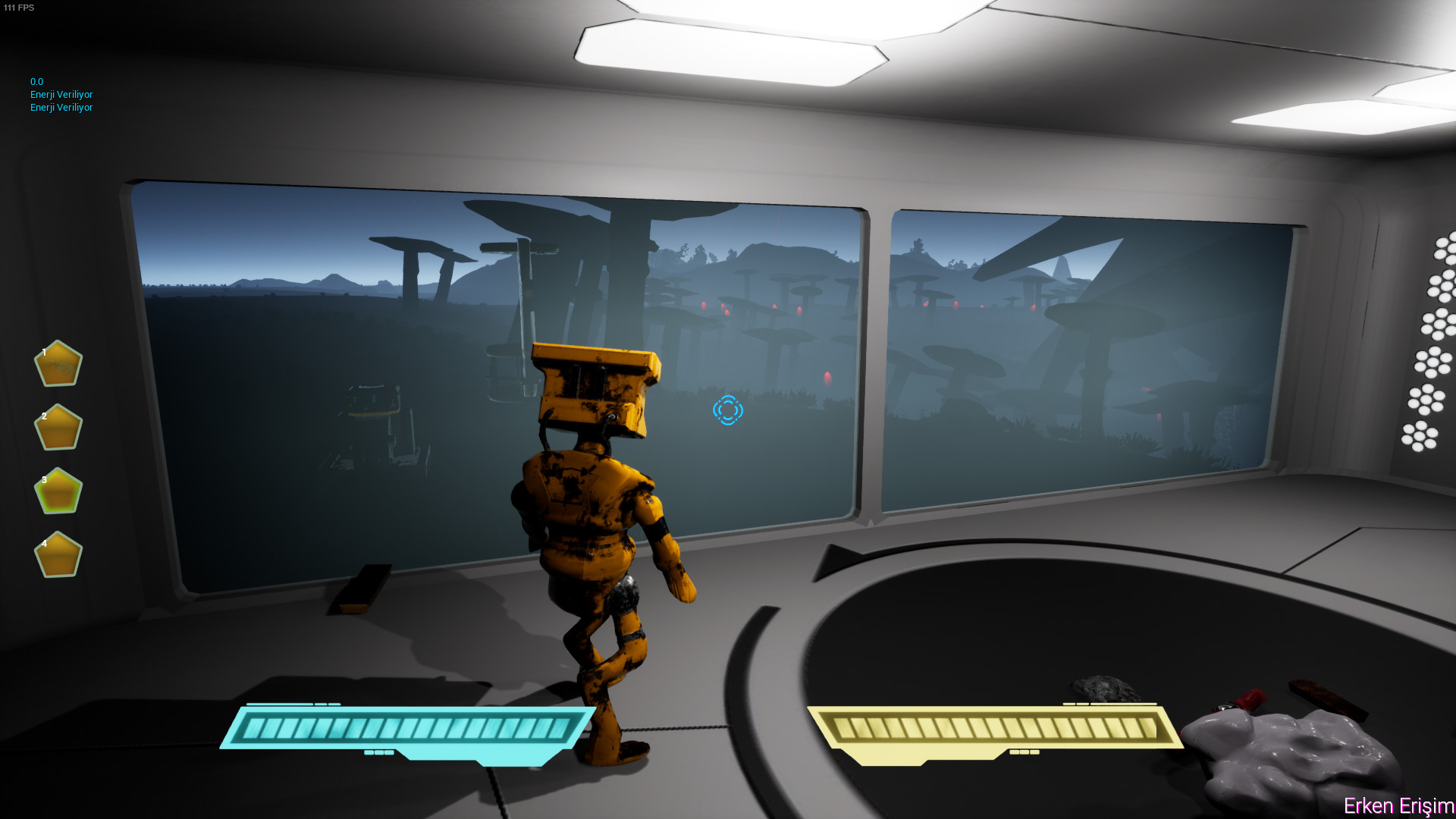Click the cyan energy bar fill
Image resolution: width=1456 pixels, height=819 pixels.
[409, 730]
